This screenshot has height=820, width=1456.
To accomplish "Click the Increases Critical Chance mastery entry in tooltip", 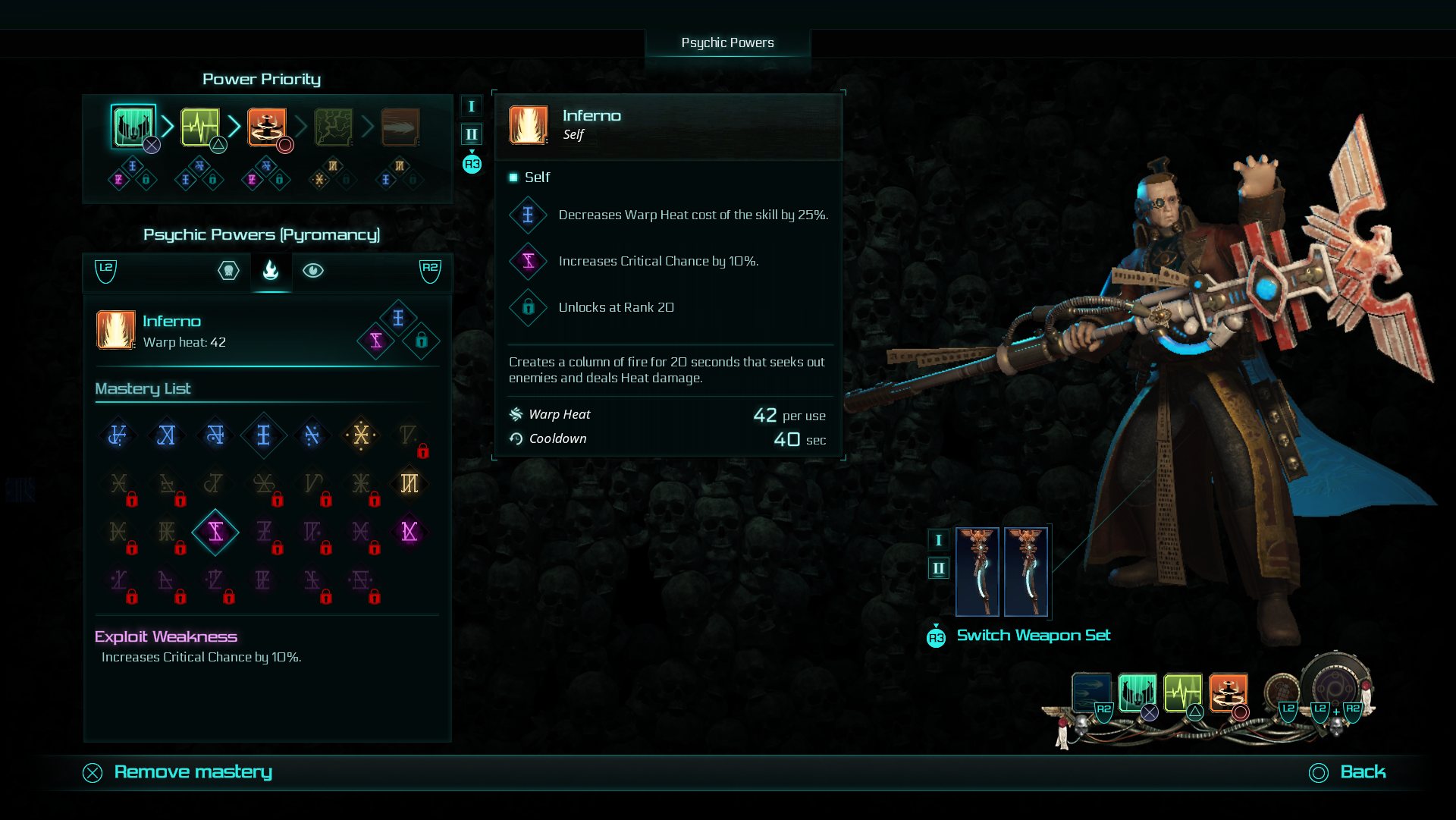I will tap(529, 261).
